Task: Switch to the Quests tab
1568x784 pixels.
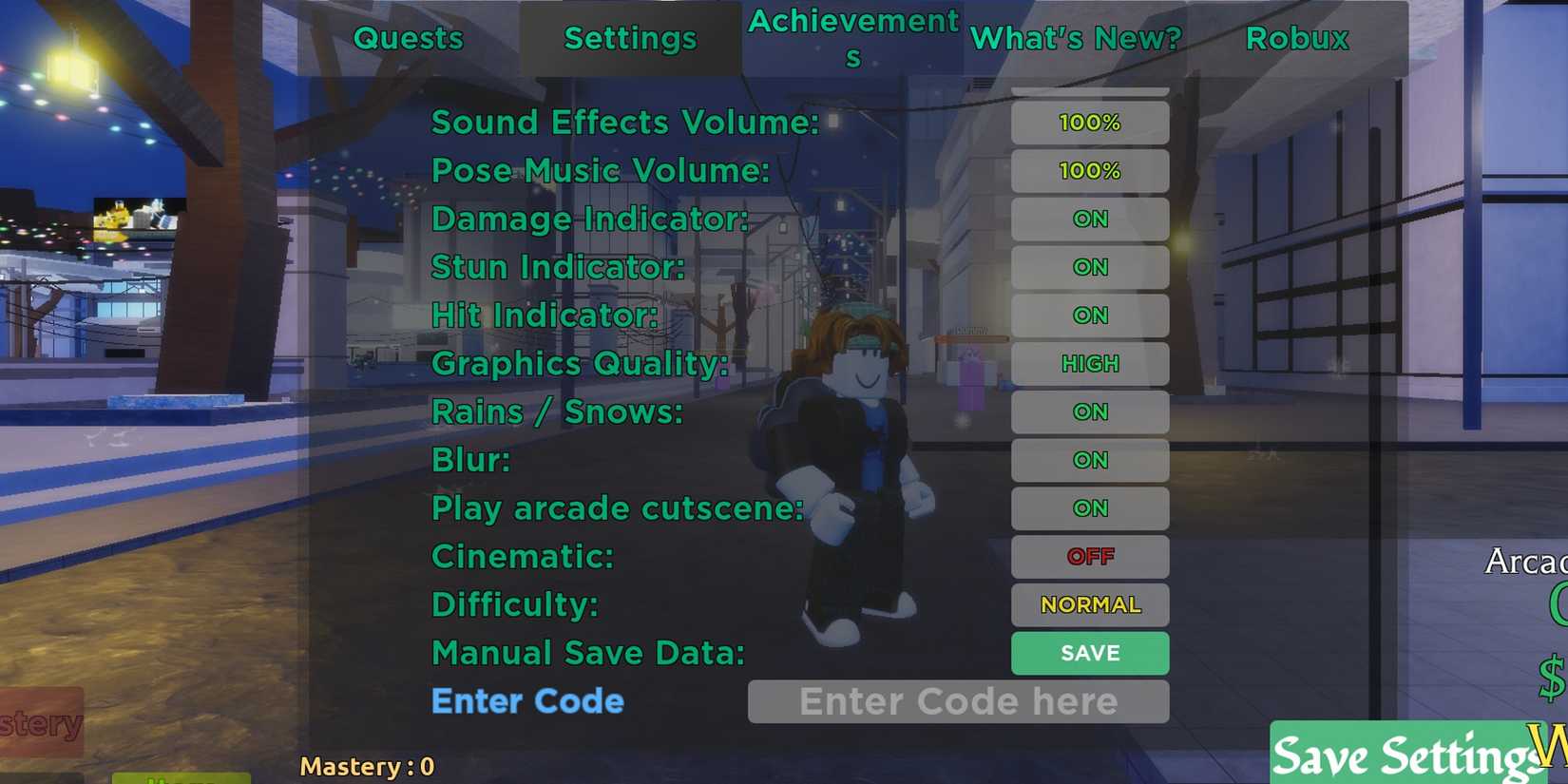Action: click(409, 38)
